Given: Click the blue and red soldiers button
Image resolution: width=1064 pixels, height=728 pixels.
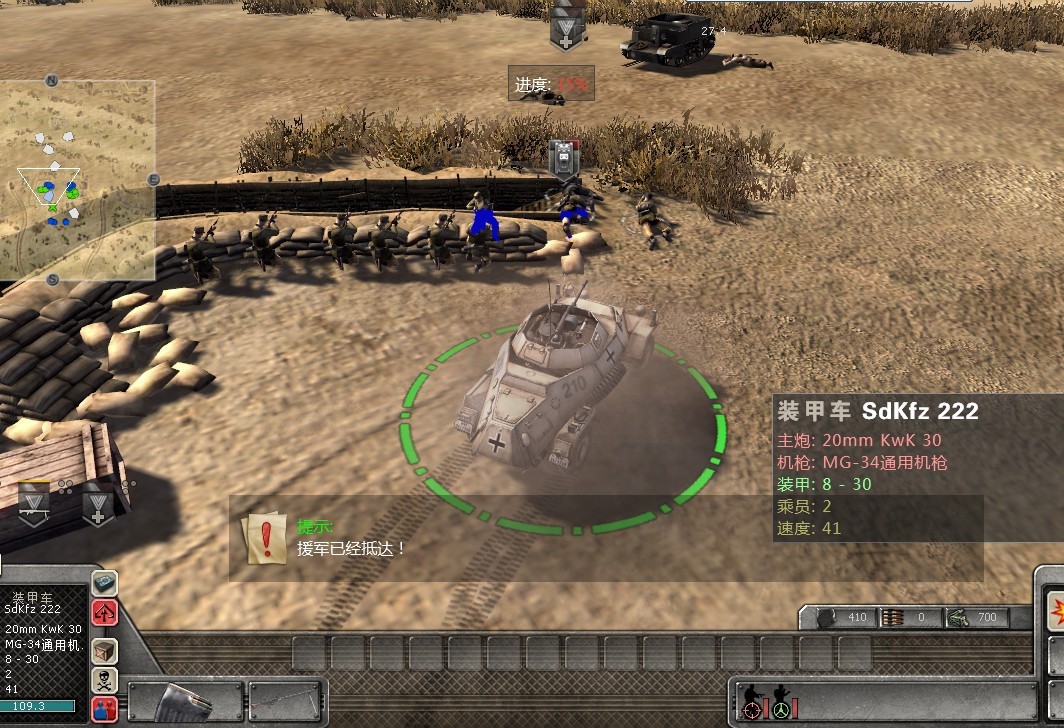Looking at the screenshot, I should coord(105,709).
